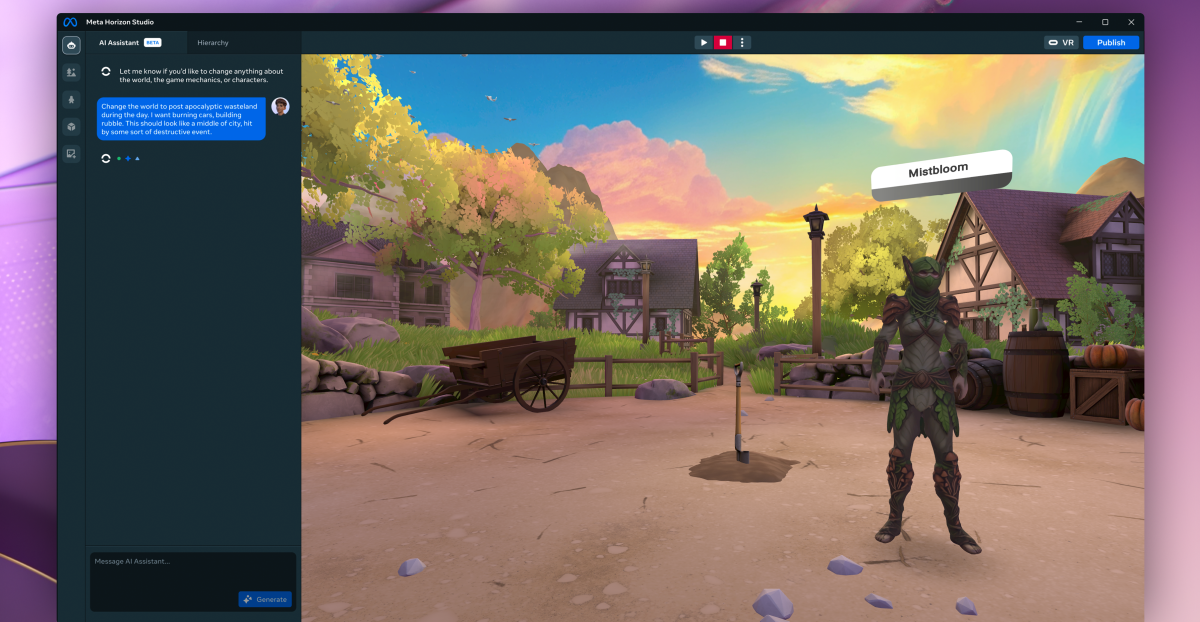Open the 3D cube sidebar panel

click(x=71, y=126)
